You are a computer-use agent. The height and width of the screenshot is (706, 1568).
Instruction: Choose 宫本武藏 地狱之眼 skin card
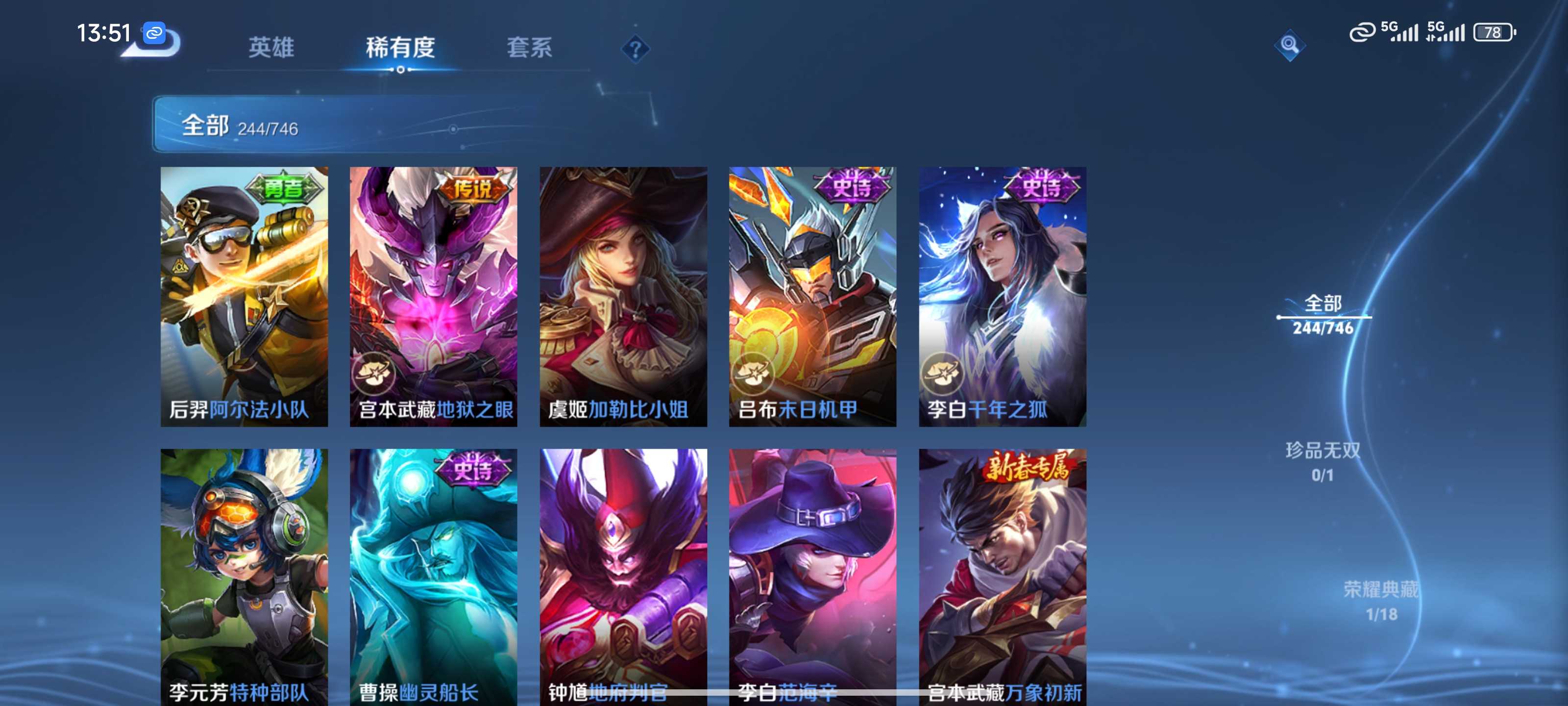click(433, 296)
